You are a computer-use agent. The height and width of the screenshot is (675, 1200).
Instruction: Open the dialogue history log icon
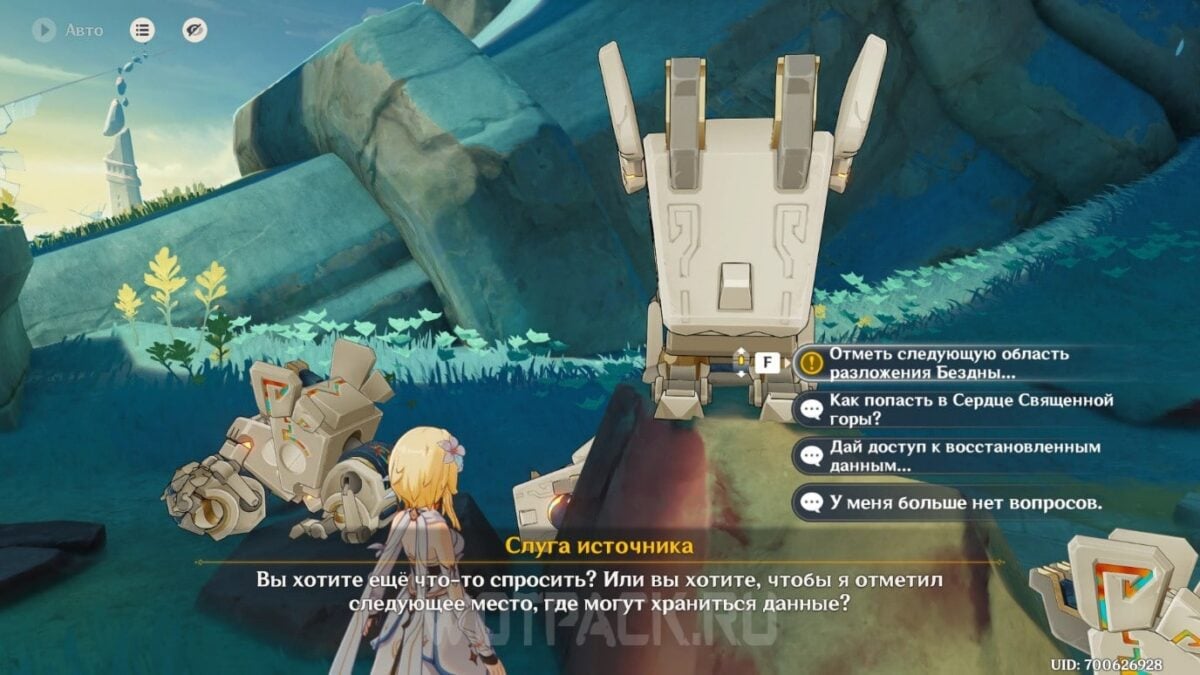[x=143, y=30]
